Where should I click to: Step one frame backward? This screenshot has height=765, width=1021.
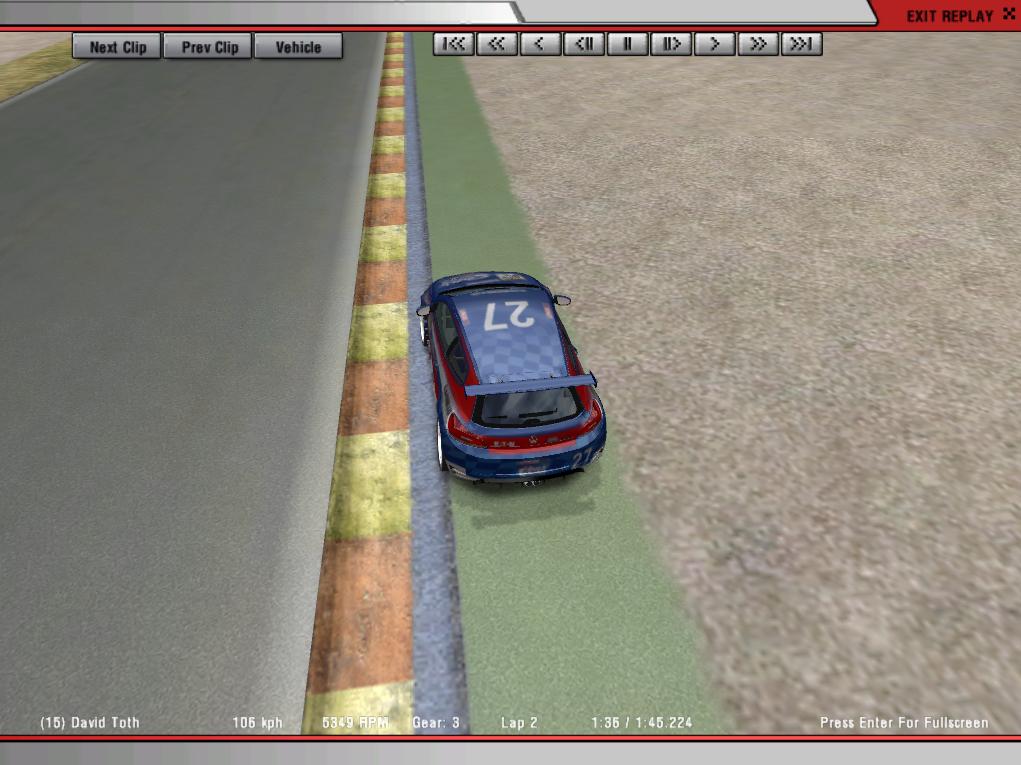point(584,44)
